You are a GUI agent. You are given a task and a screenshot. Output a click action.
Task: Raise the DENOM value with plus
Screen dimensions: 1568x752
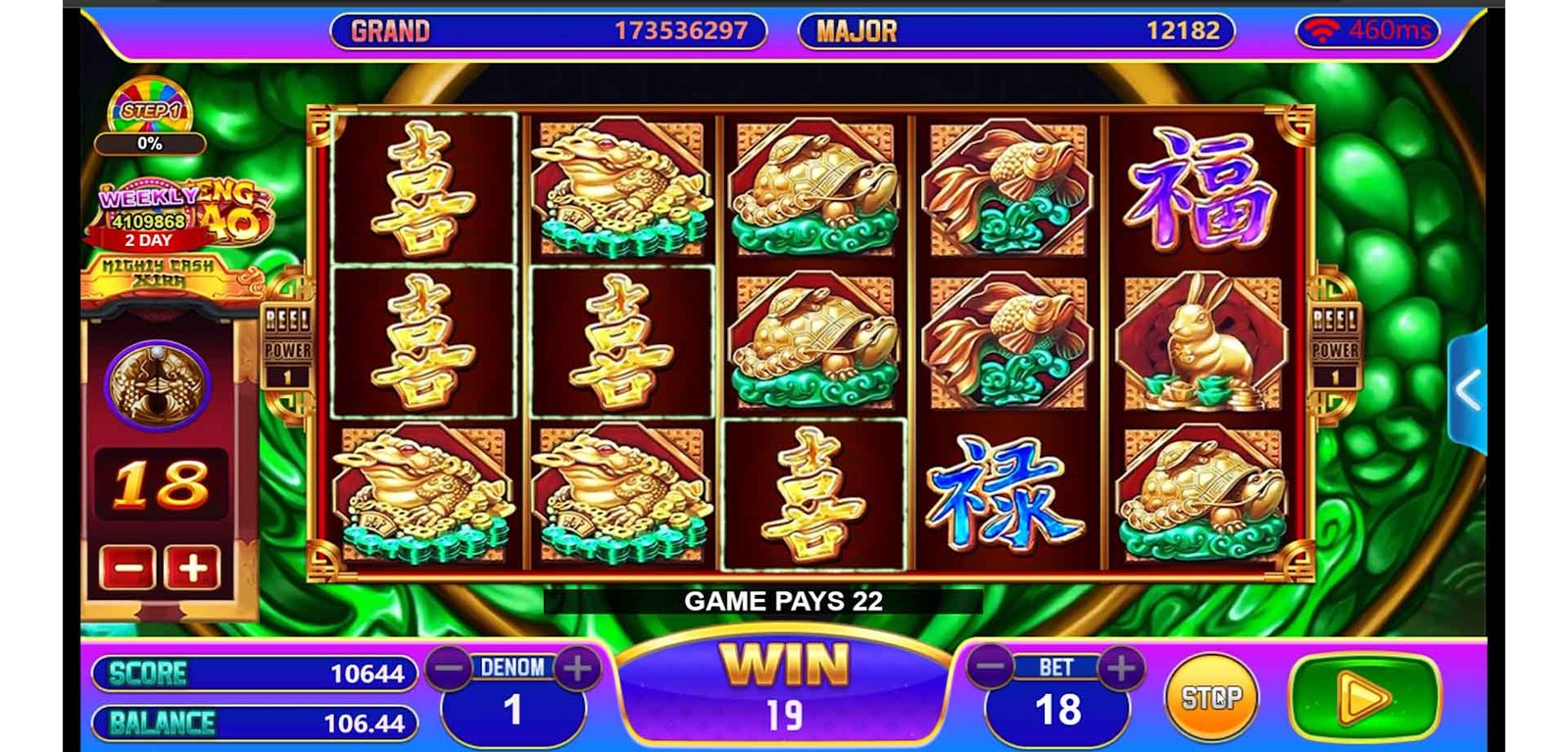pyautogui.click(x=577, y=669)
